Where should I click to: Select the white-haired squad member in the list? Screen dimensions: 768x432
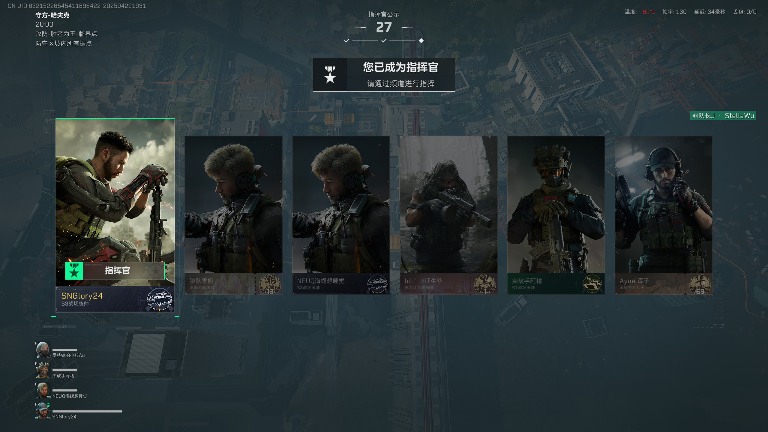43,349
